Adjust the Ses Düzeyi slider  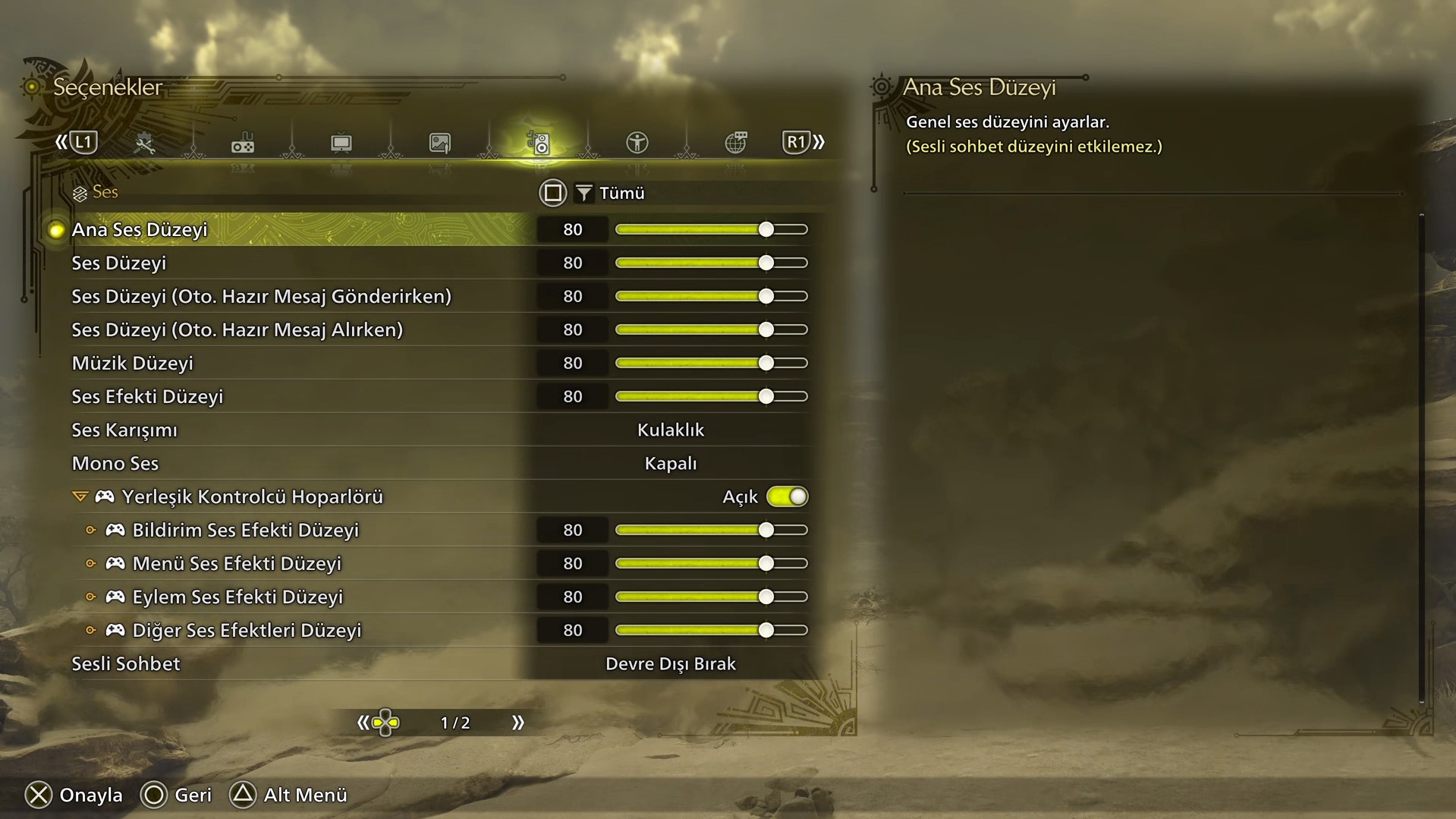766,263
